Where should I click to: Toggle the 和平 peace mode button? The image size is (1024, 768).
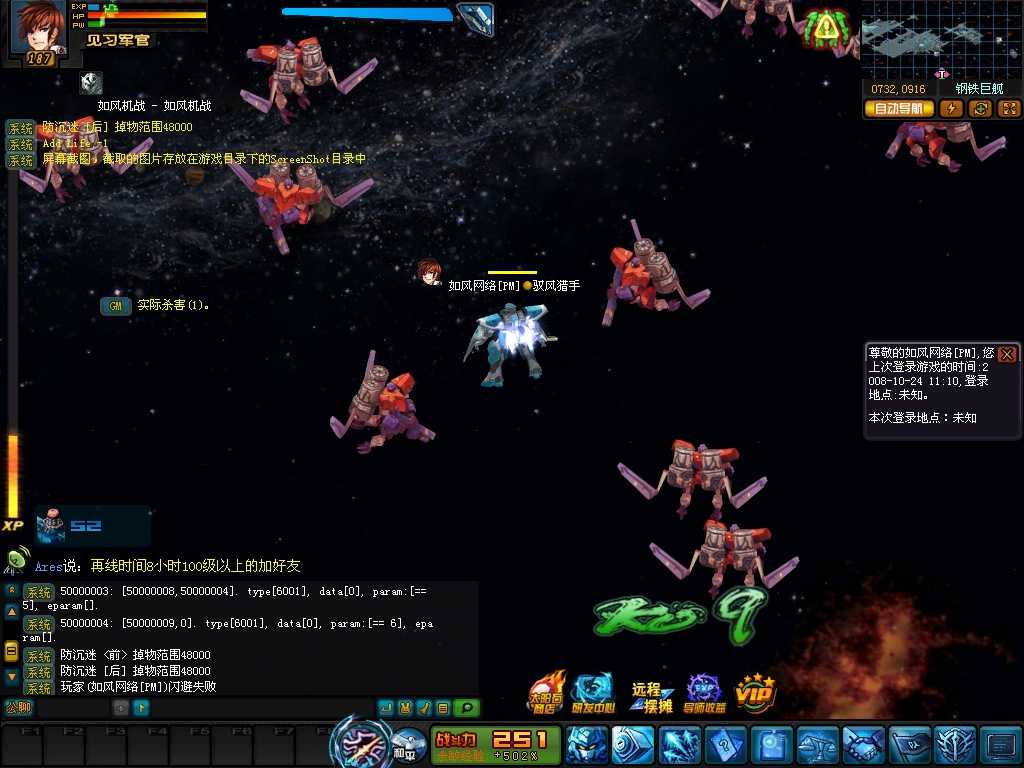click(x=404, y=750)
